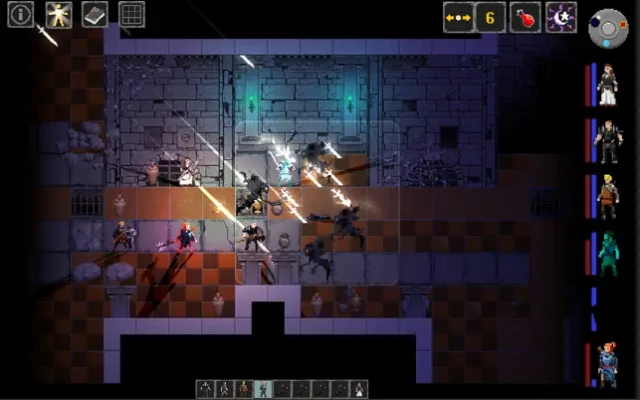The width and height of the screenshot is (640, 400).
Task: Select the red-haired blue-clad party portrait
Action: [x=607, y=364]
